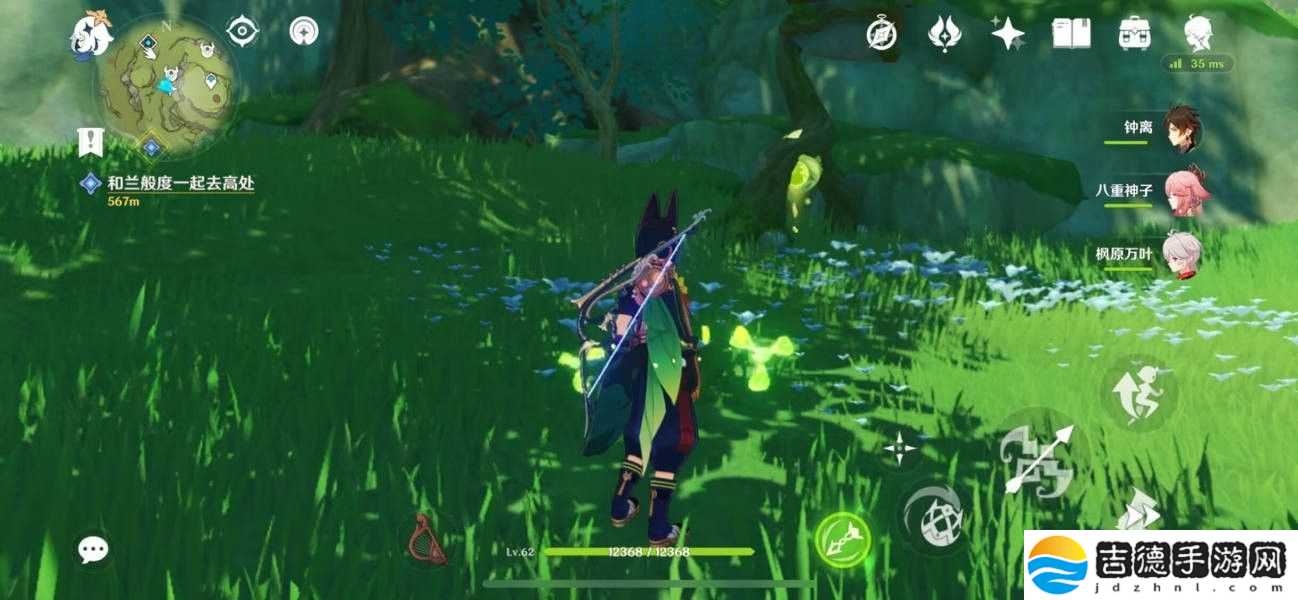Switch to party member 钟离

point(1184,128)
